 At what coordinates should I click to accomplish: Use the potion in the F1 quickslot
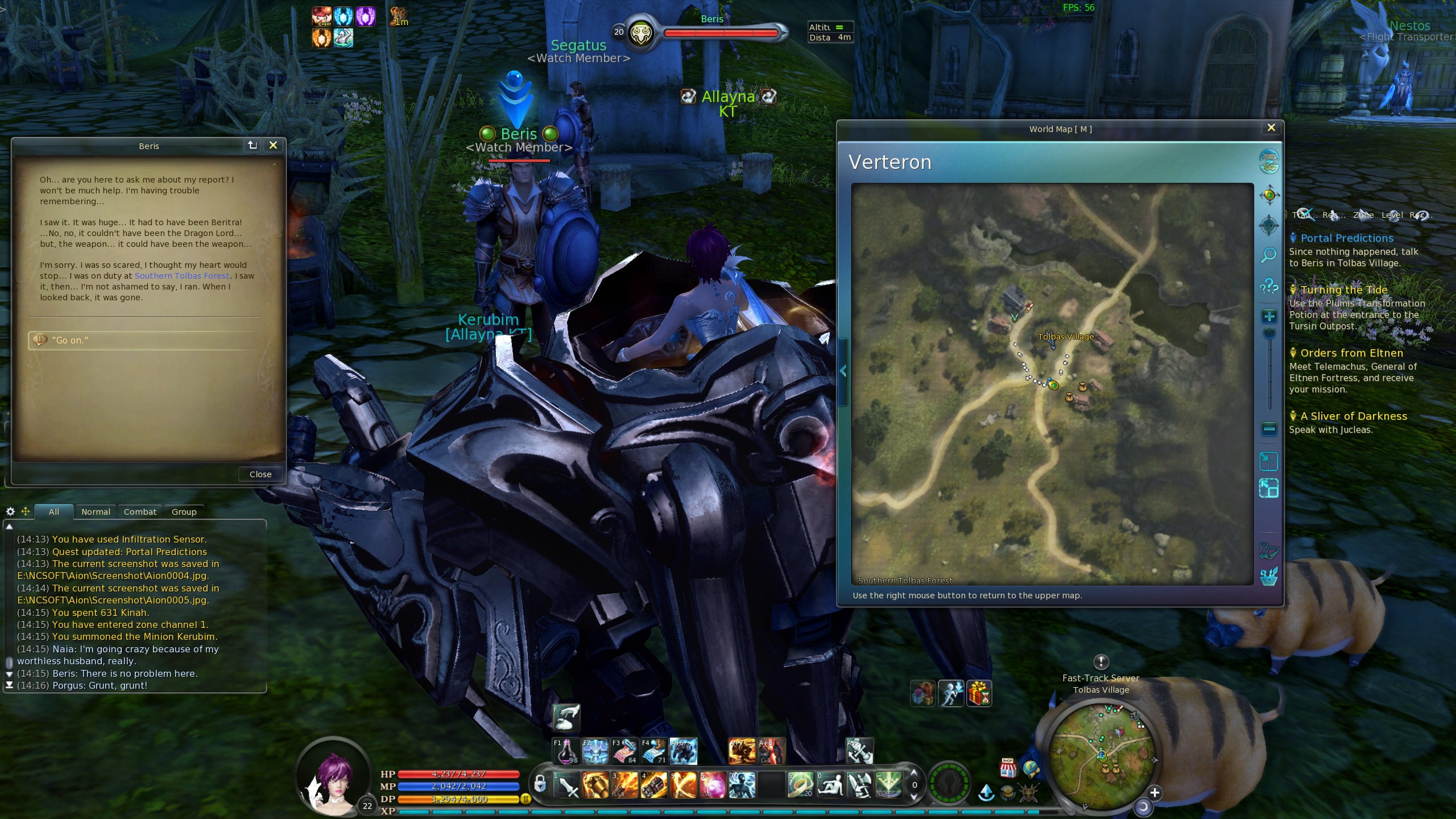[566, 751]
